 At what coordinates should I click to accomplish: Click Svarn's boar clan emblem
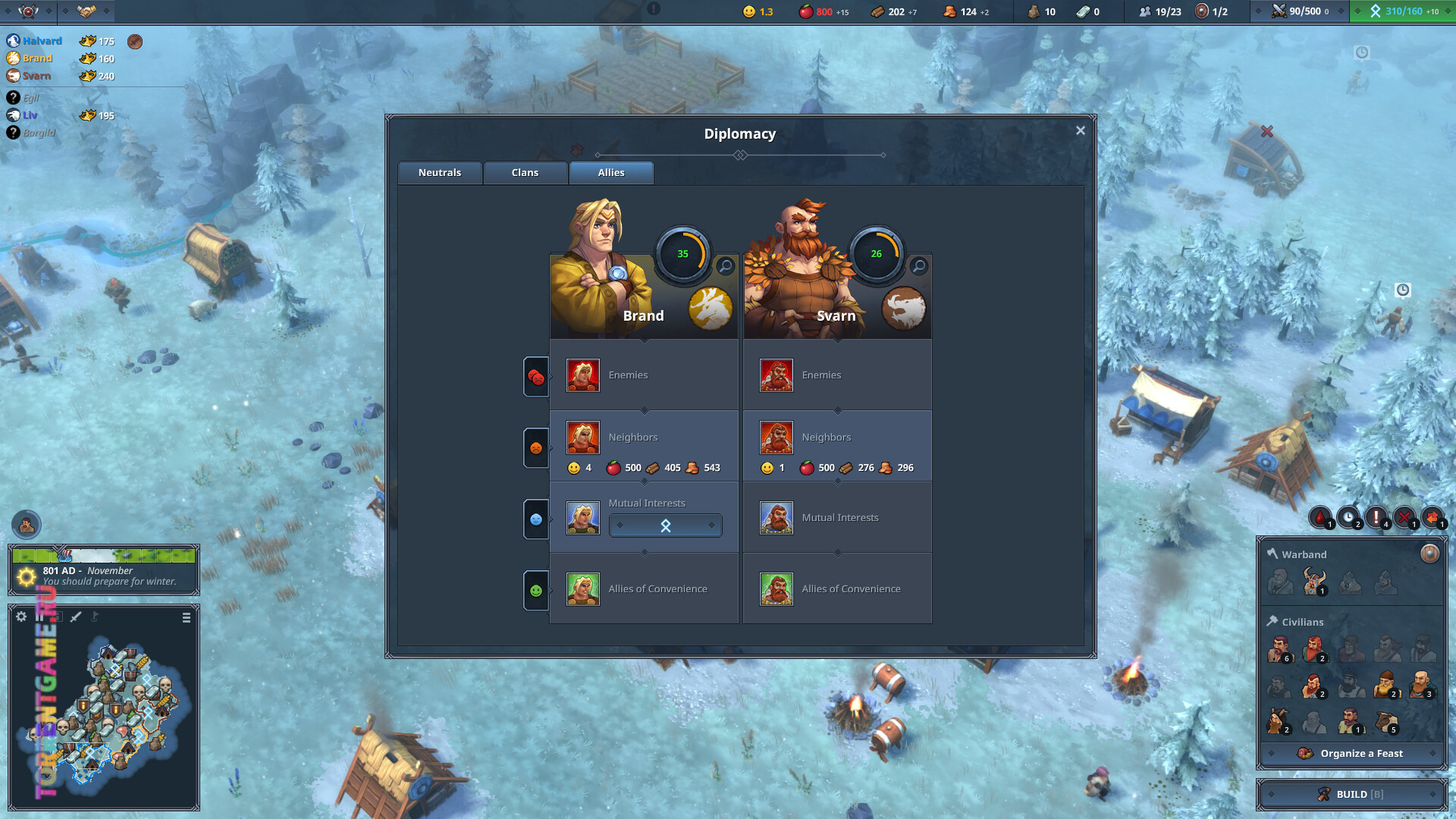(904, 309)
